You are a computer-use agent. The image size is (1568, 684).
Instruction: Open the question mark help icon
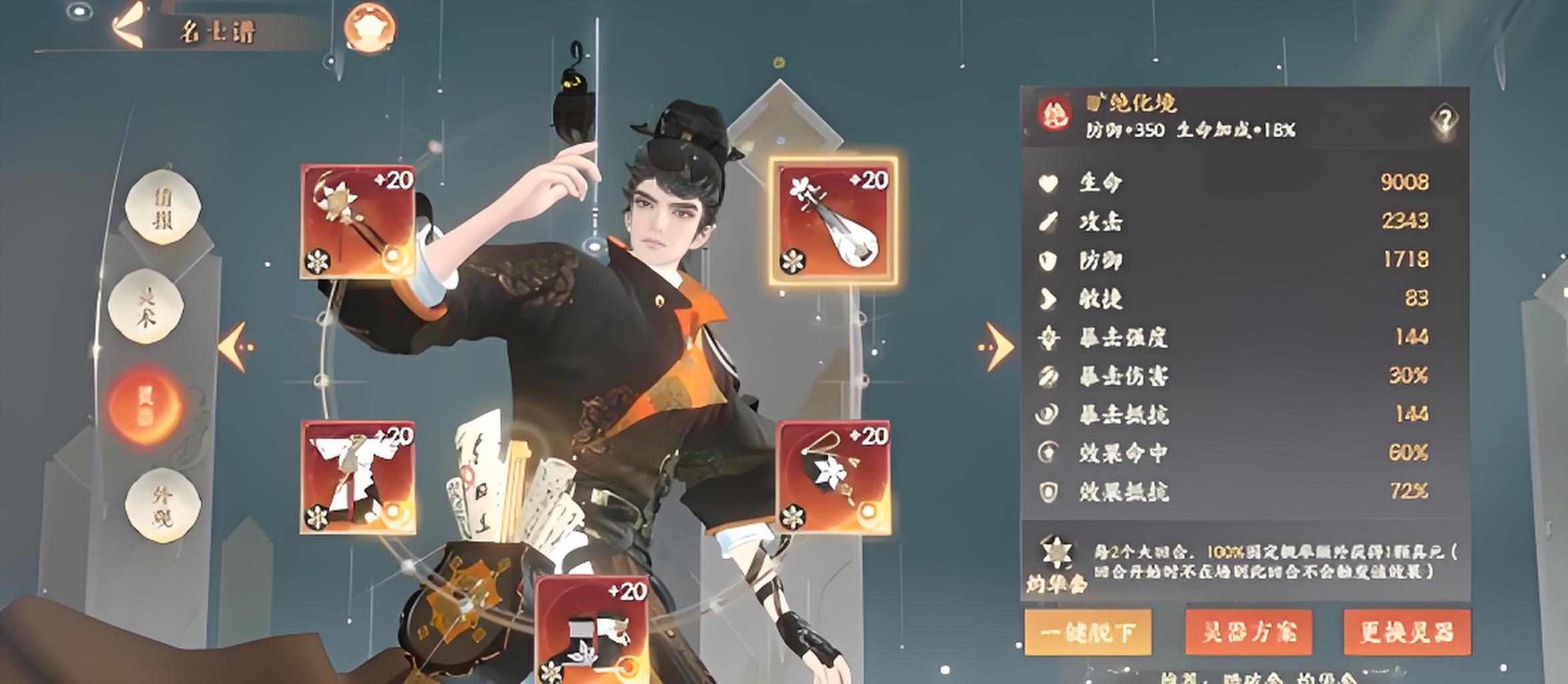(x=1444, y=120)
